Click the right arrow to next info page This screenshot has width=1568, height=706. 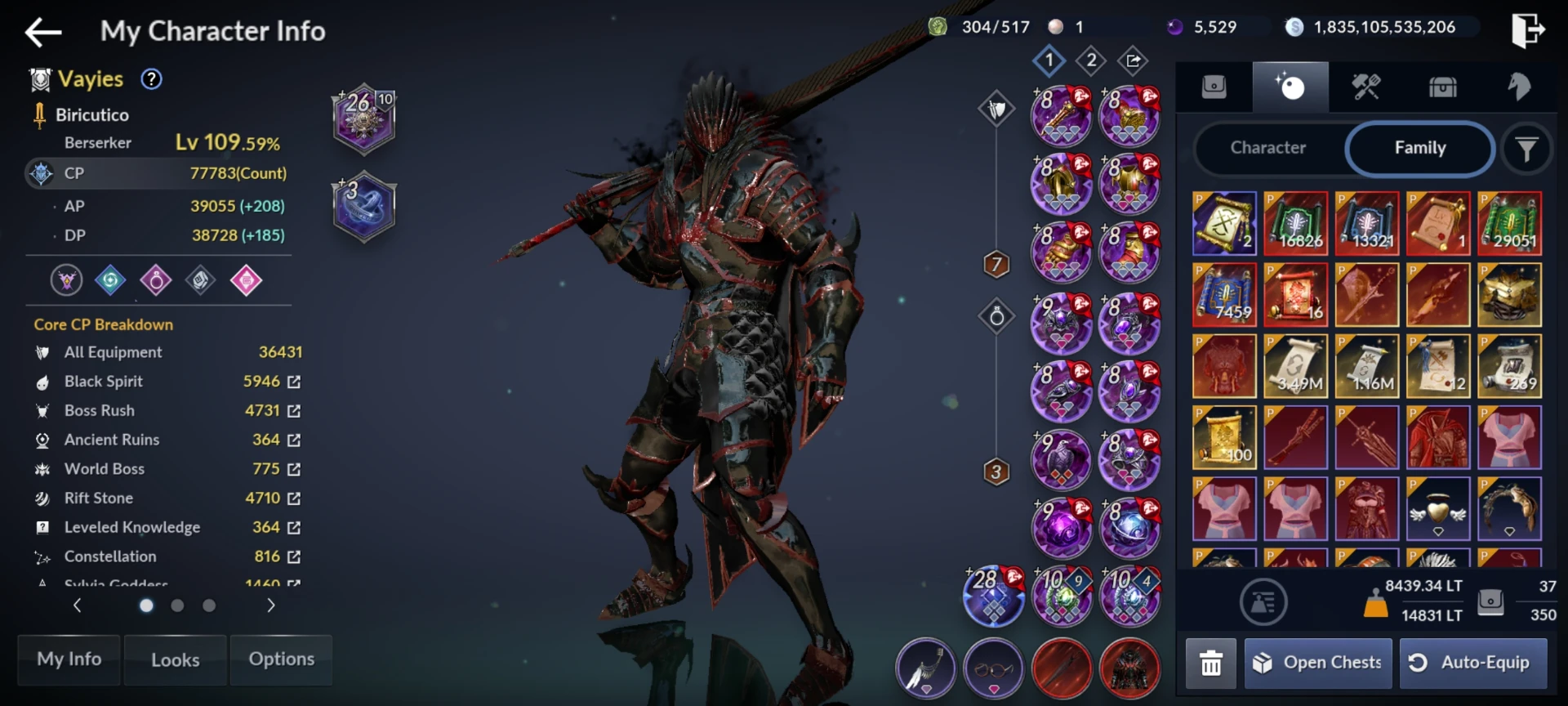tap(269, 605)
